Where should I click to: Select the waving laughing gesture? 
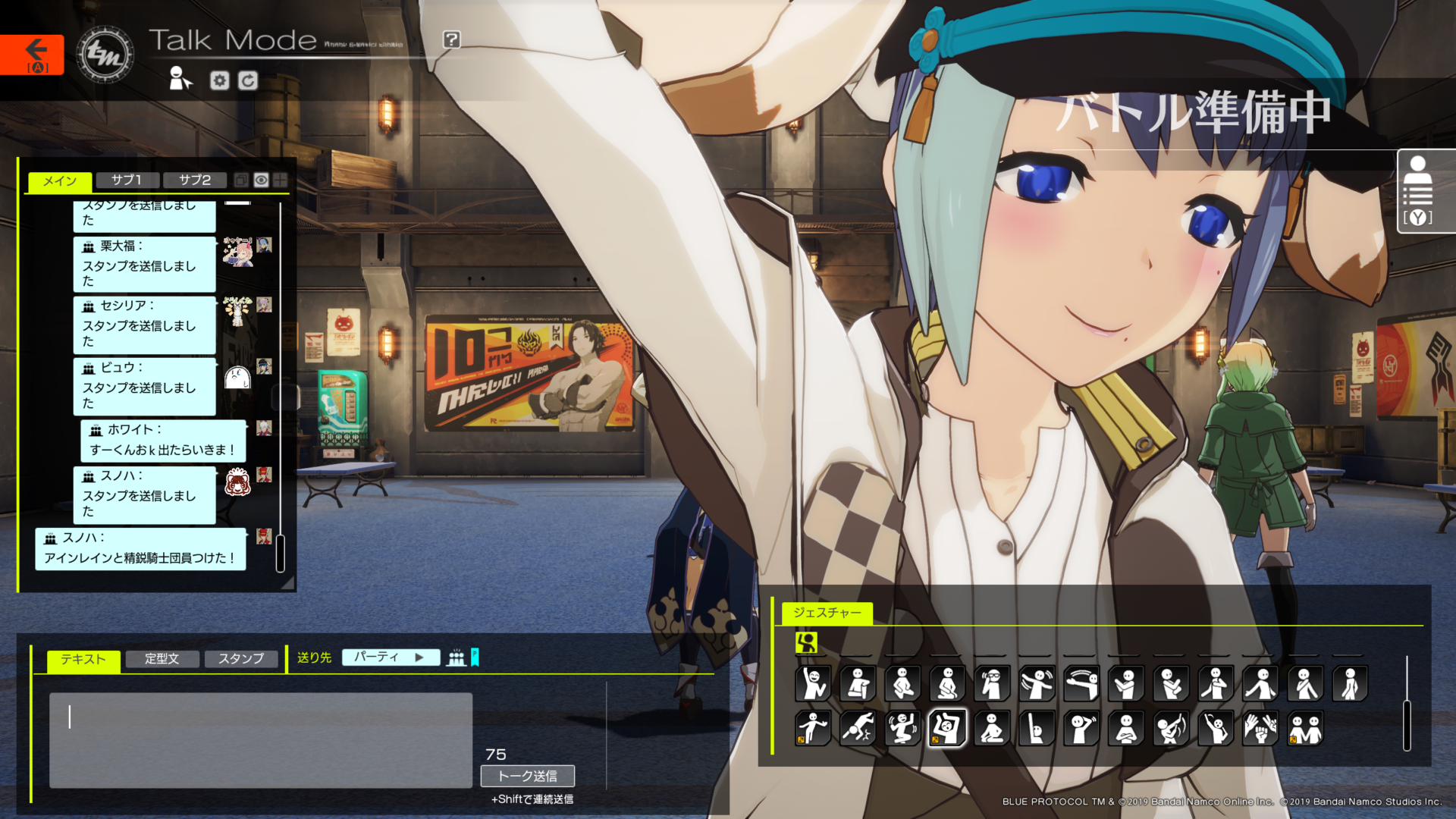coord(813,683)
